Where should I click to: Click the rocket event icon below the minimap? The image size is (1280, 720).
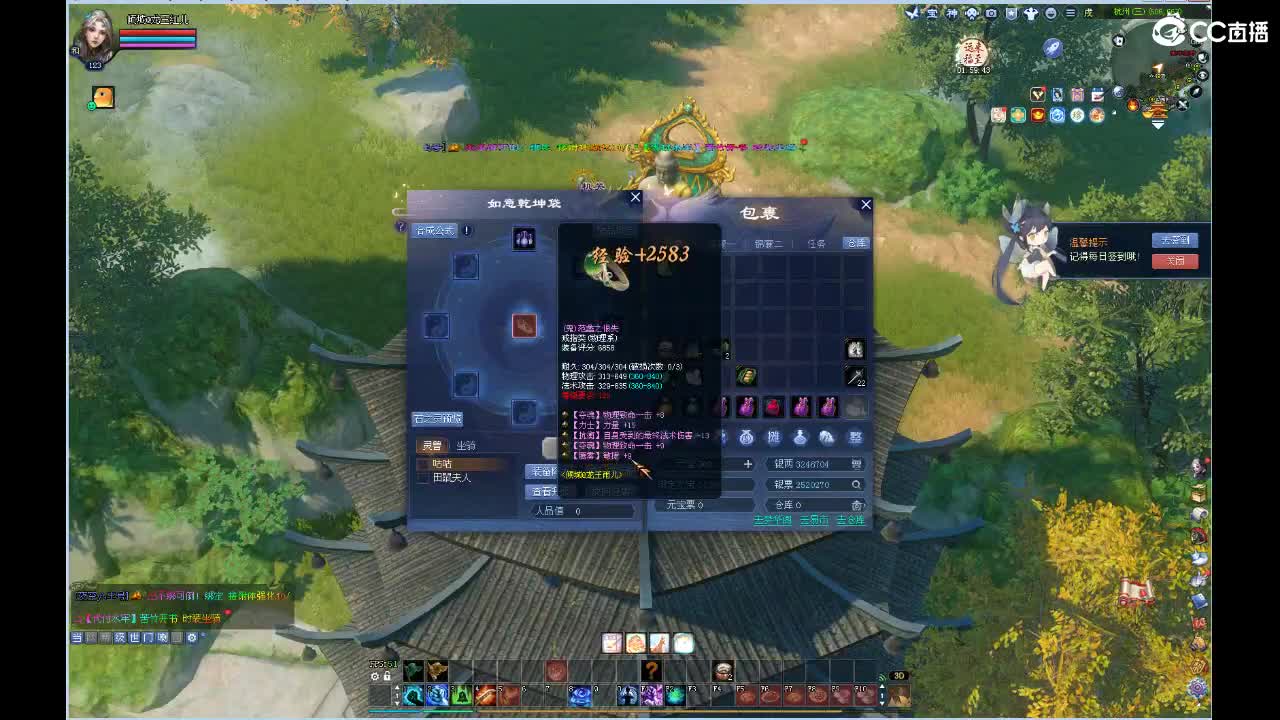point(1053,47)
